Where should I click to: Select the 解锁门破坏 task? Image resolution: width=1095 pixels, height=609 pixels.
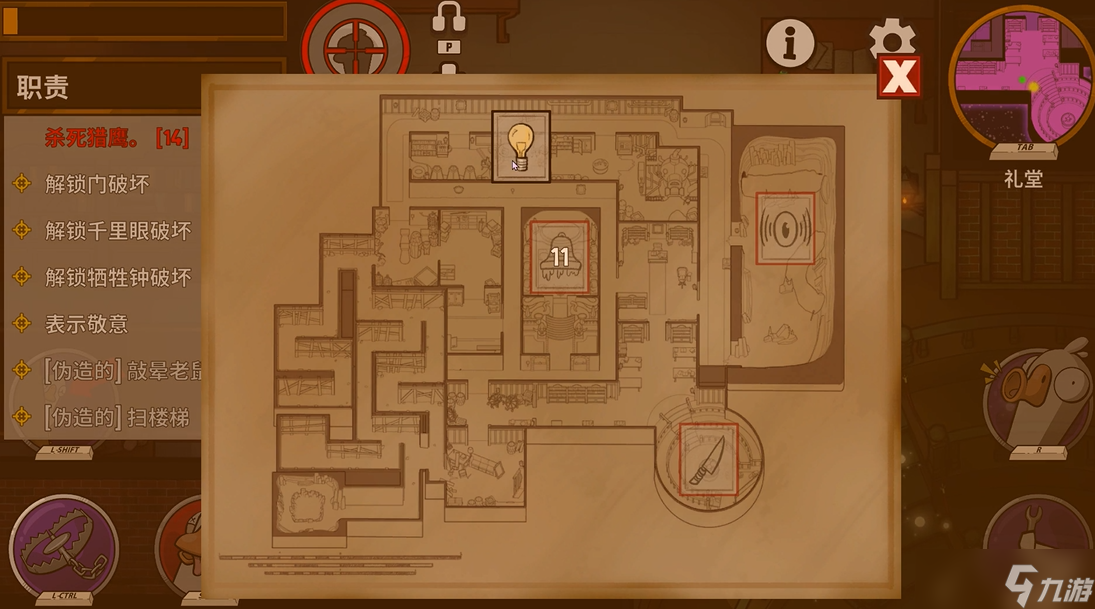[x=96, y=184]
